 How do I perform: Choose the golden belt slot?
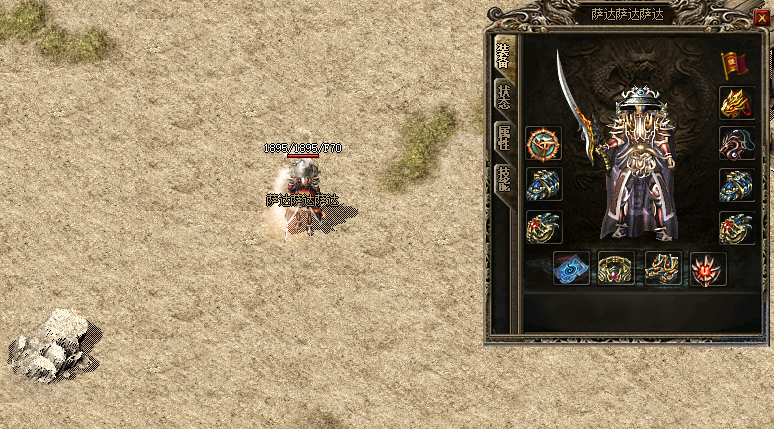[617, 268]
